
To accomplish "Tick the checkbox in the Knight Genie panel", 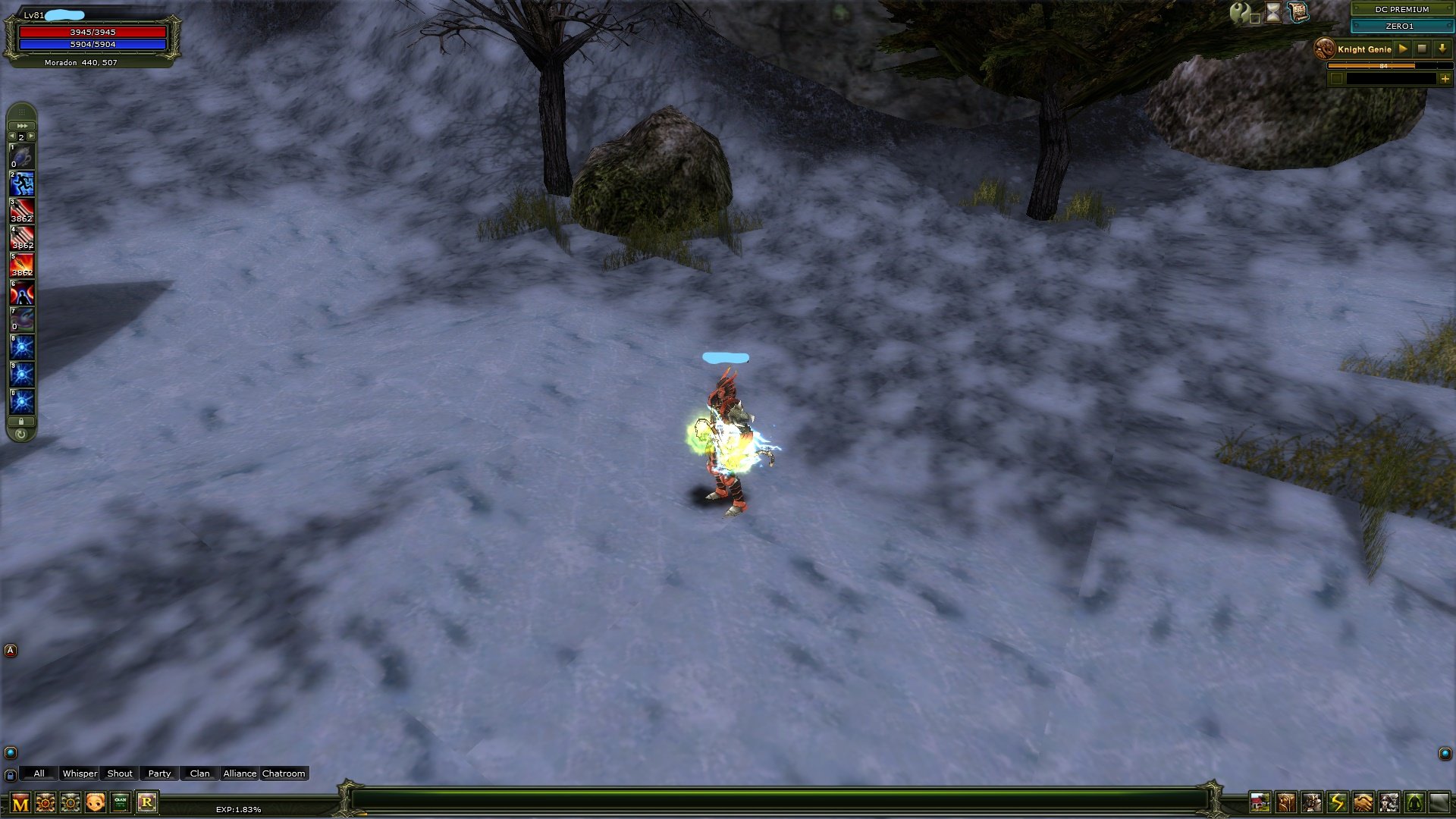I will pyautogui.click(x=1337, y=79).
